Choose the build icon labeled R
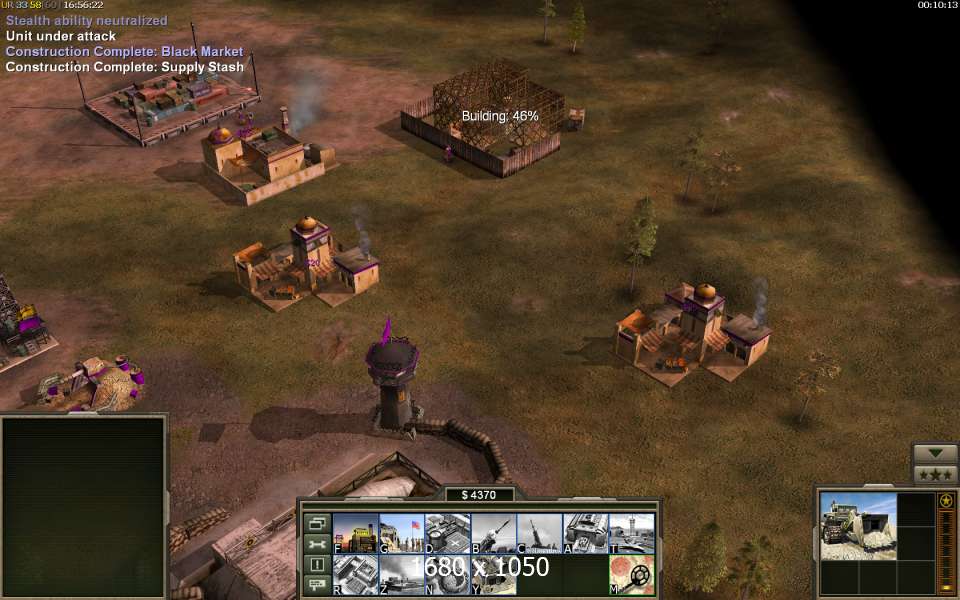This screenshot has width=960, height=600. point(355,575)
